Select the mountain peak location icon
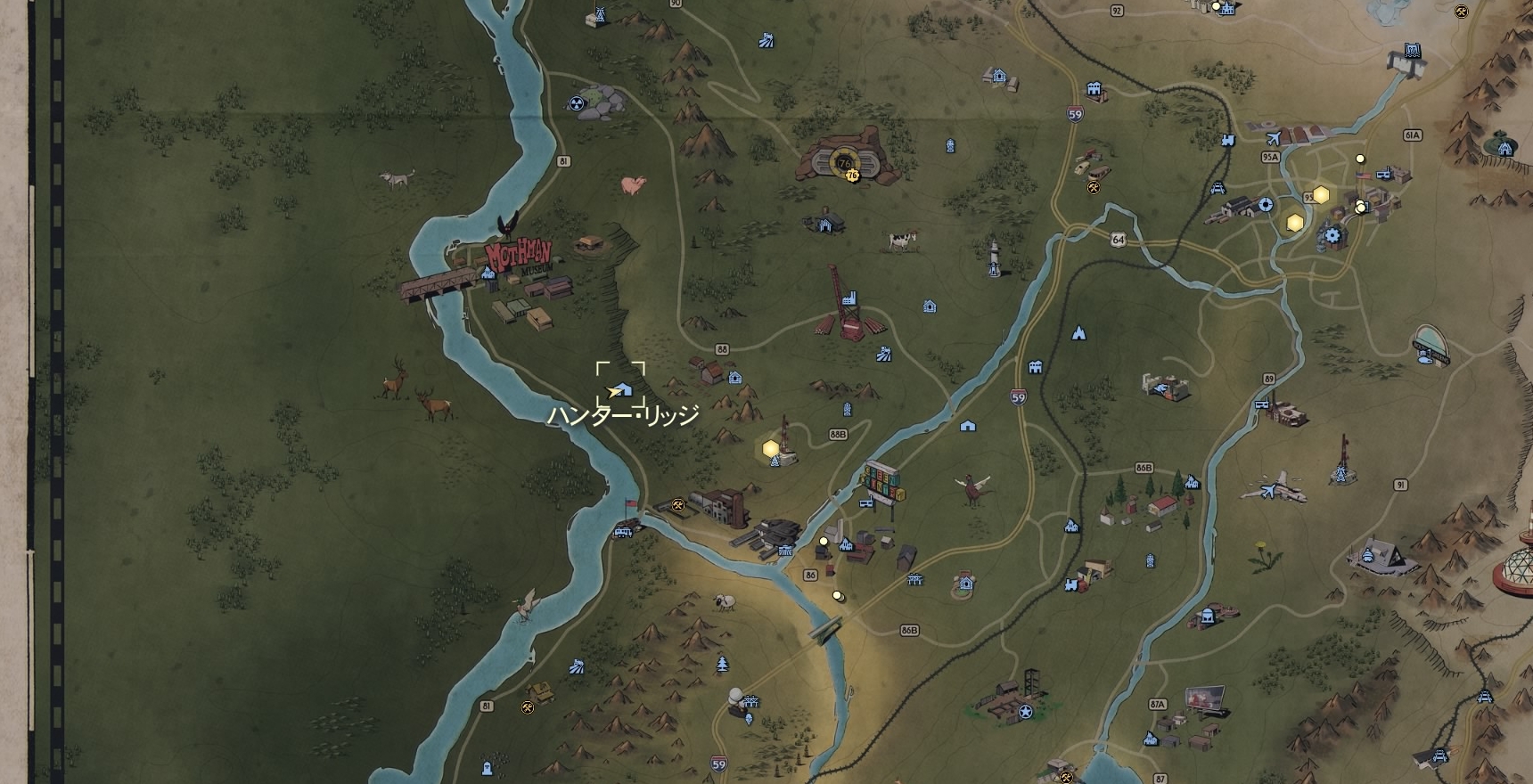Viewport: 1533px width, 784px height. [x=1079, y=334]
